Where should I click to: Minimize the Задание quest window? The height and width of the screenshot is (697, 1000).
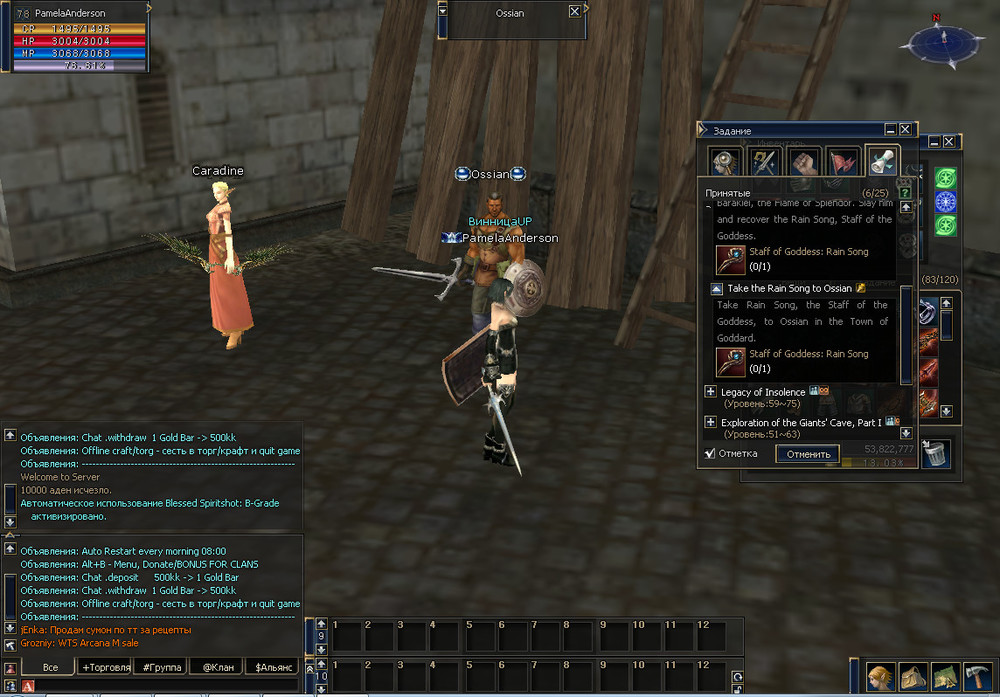point(890,130)
